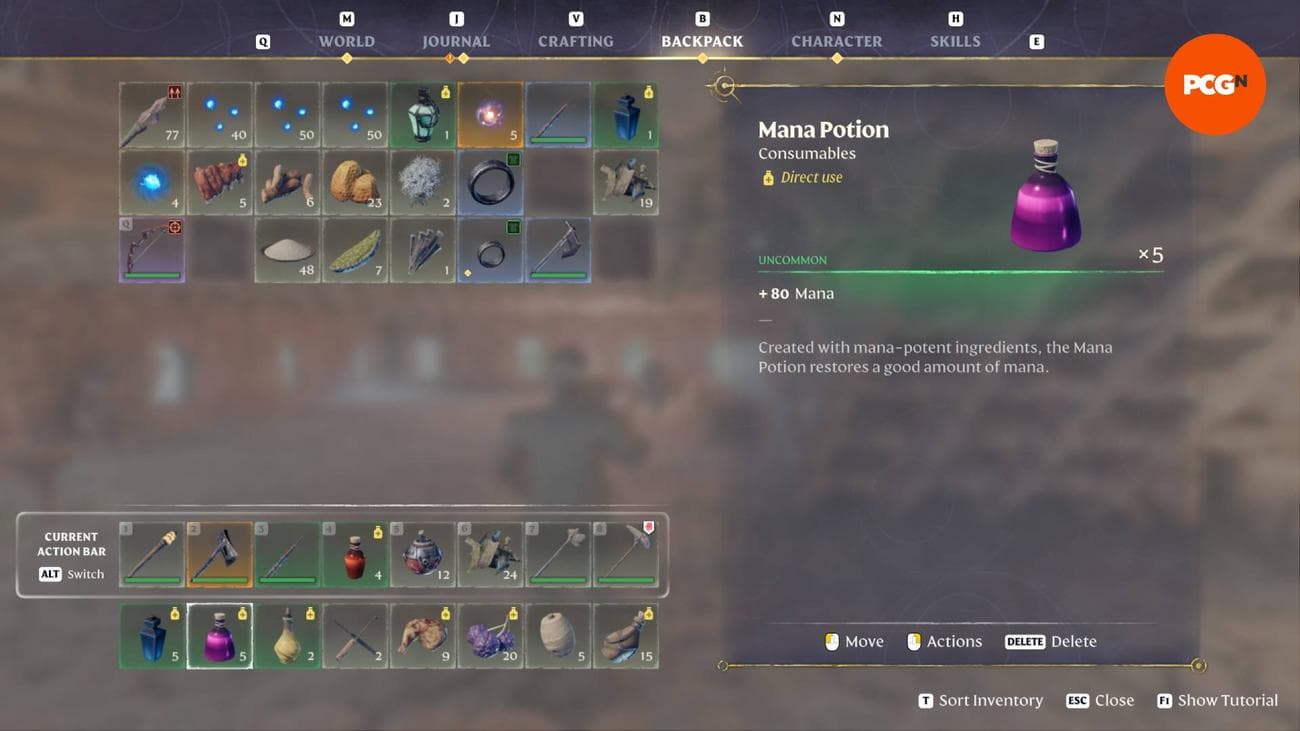This screenshot has height=731, width=1300.
Task: Select the hand axe in action bar slot 2
Action: pos(219,553)
